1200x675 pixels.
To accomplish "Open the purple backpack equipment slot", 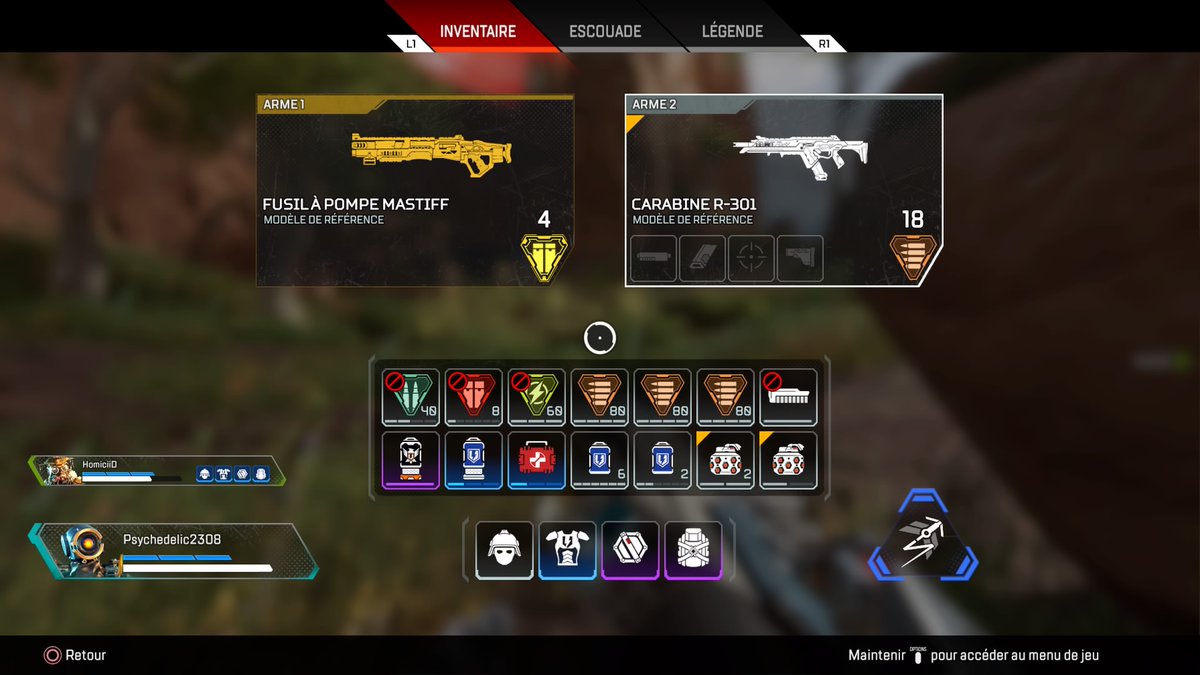I will (693, 549).
